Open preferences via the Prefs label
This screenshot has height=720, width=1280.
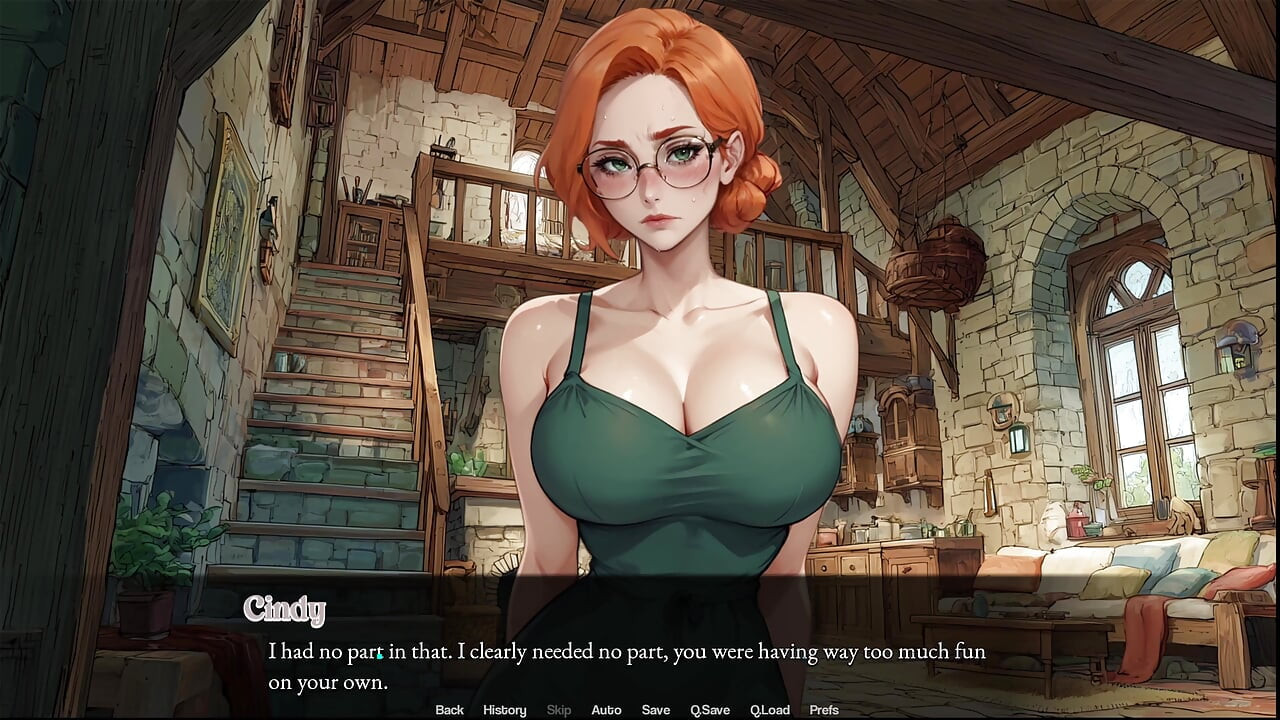[823, 710]
